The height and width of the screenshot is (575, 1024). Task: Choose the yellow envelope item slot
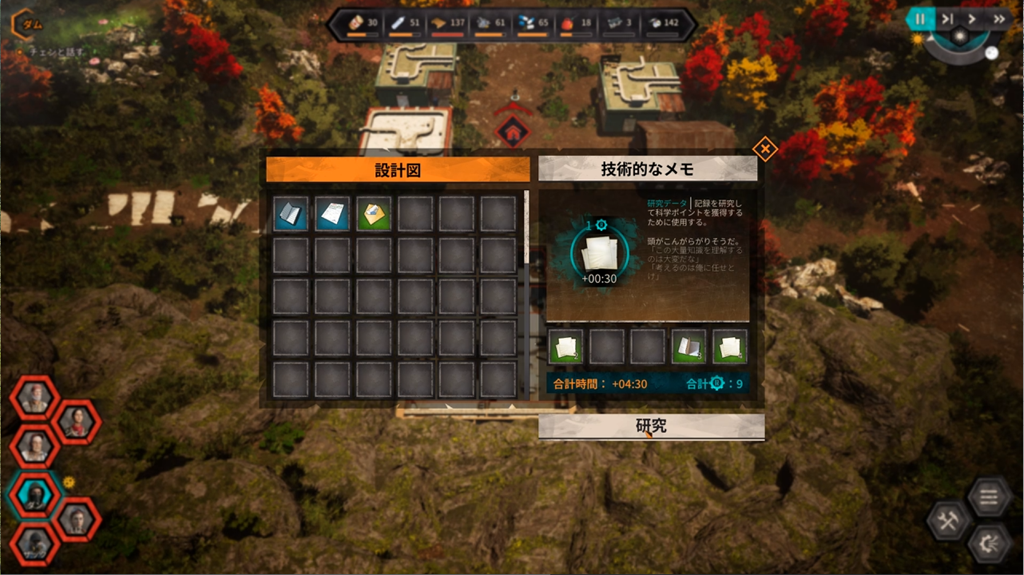[373, 214]
